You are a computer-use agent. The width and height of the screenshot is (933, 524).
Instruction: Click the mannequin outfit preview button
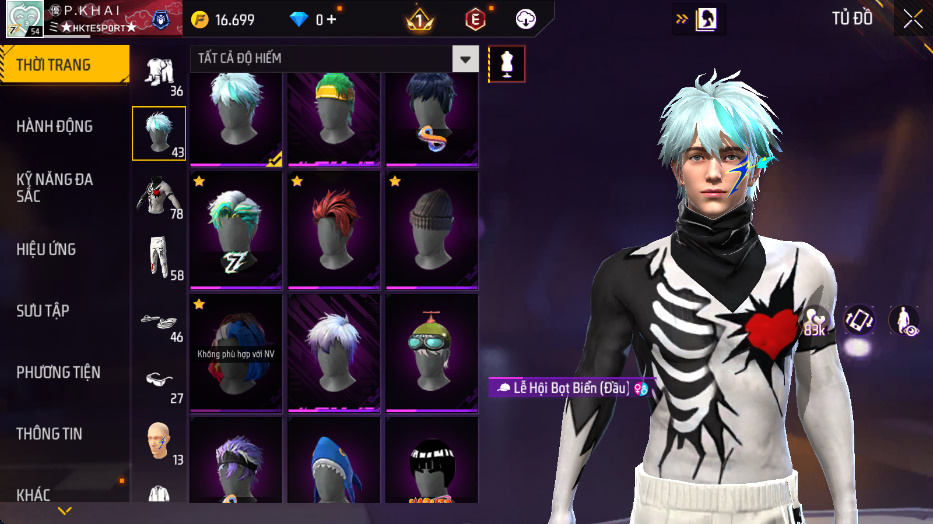[507, 64]
